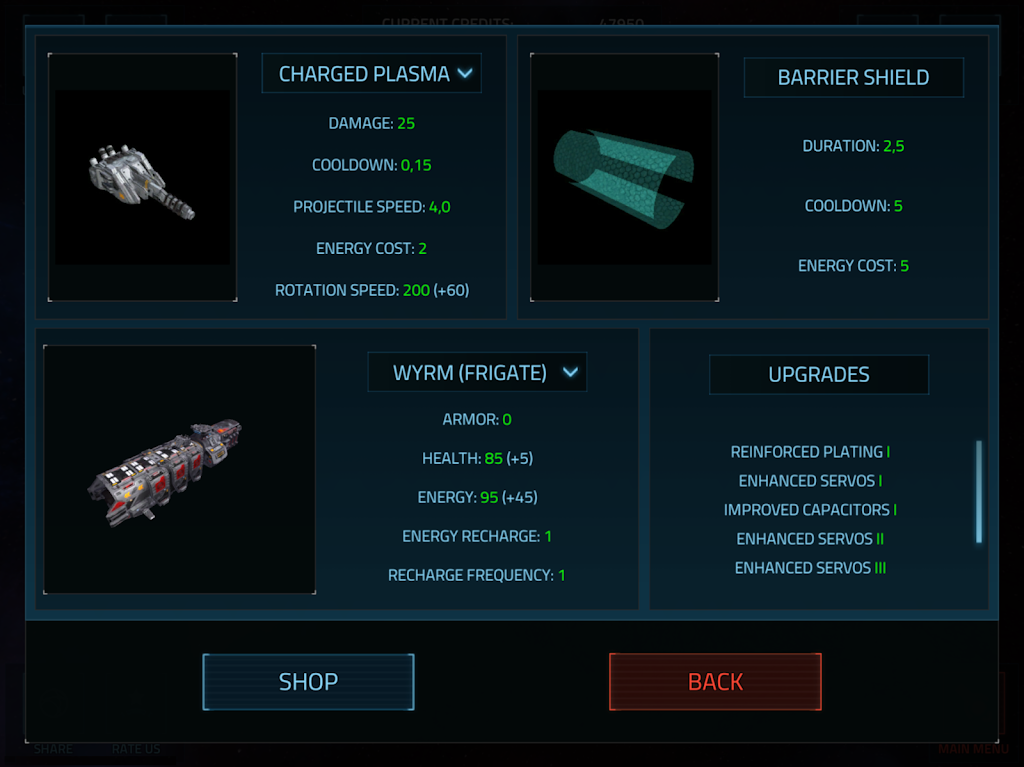
Task: Open the Shop
Action: (308, 682)
